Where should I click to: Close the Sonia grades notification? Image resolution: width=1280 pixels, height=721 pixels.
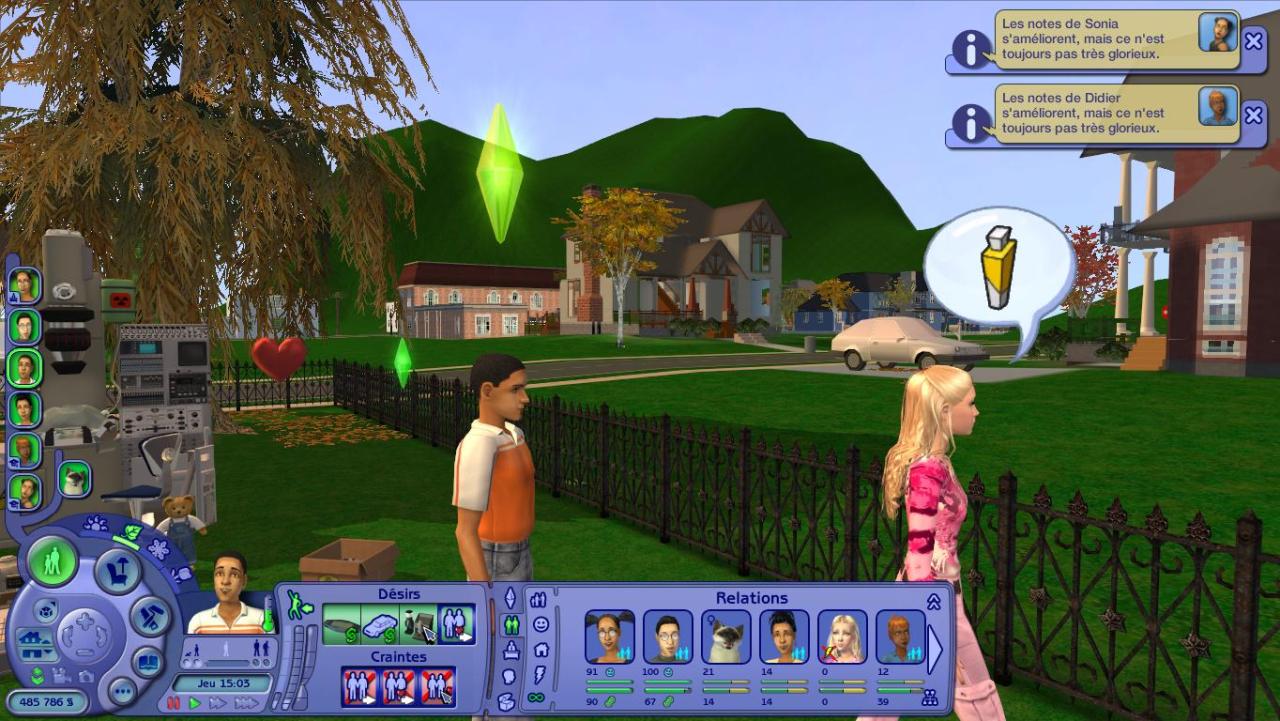(1253, 41)
